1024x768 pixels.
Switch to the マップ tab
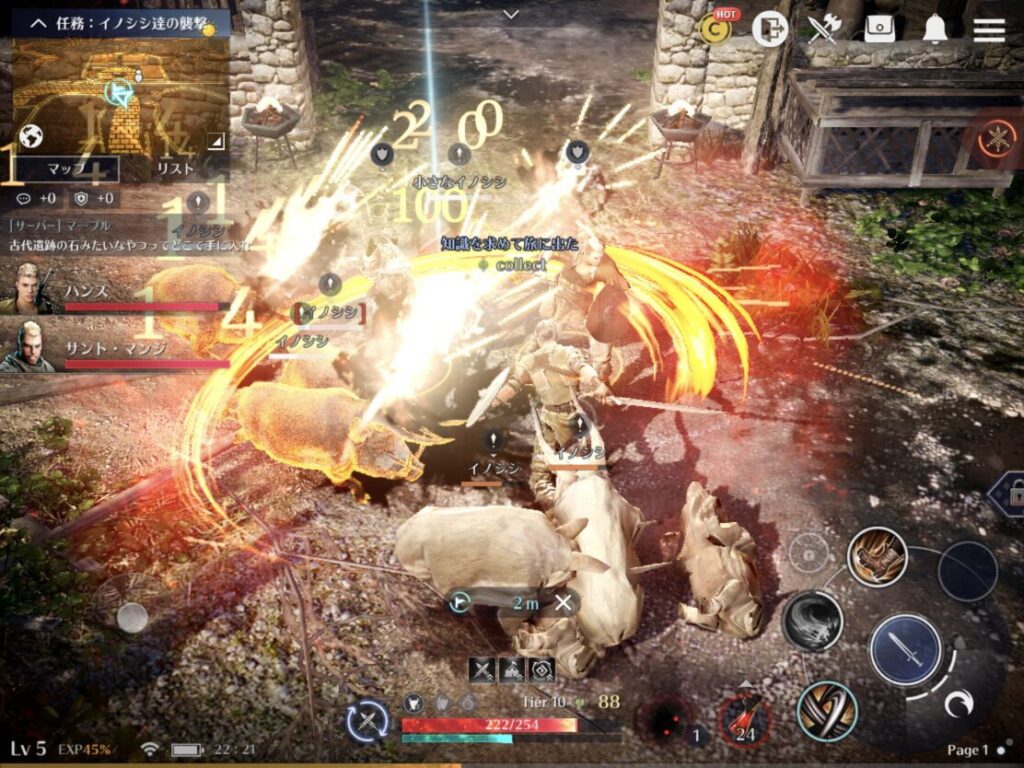[67, 169]
